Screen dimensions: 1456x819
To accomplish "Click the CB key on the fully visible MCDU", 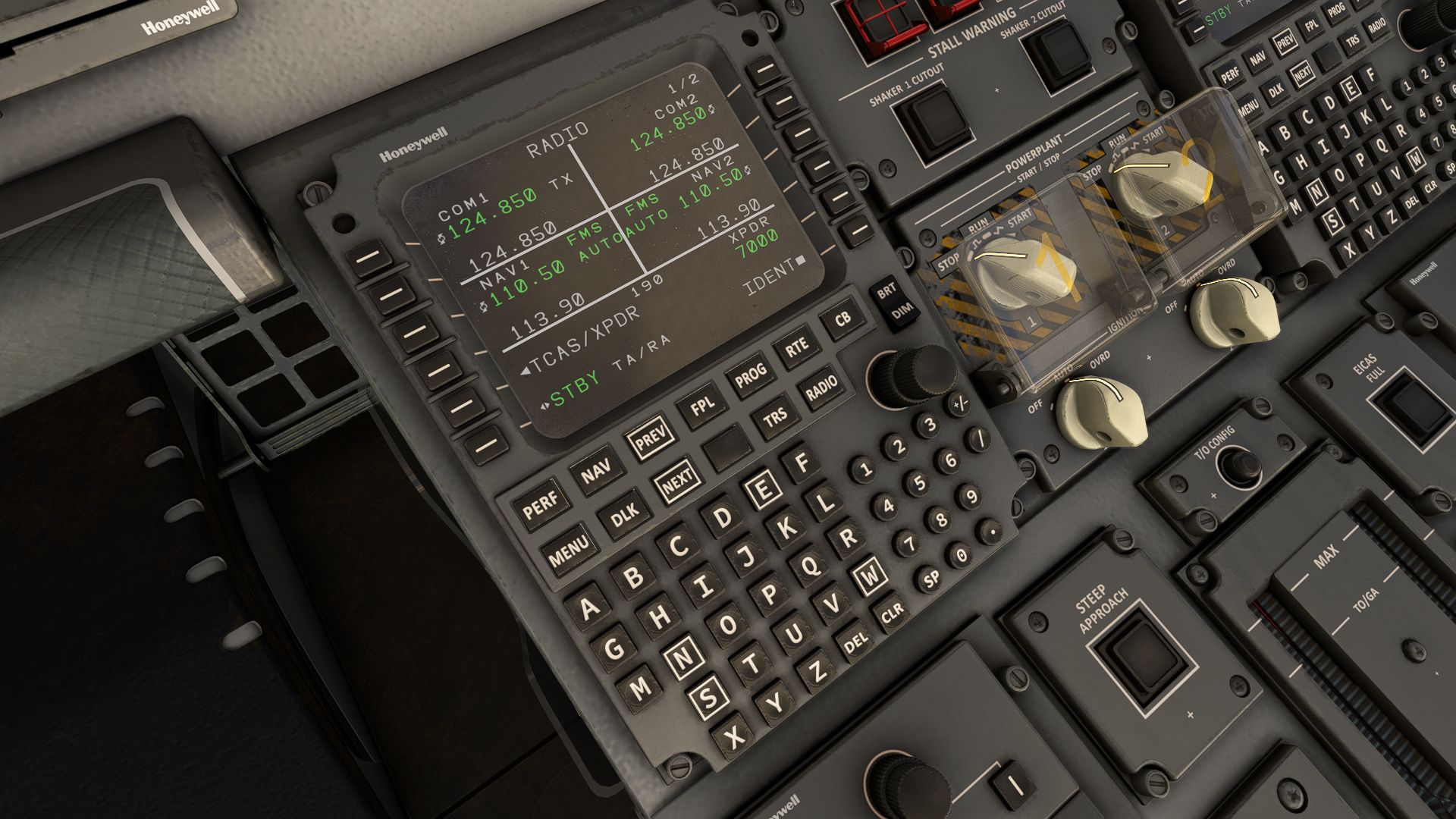I will click(x=843, y=319).
